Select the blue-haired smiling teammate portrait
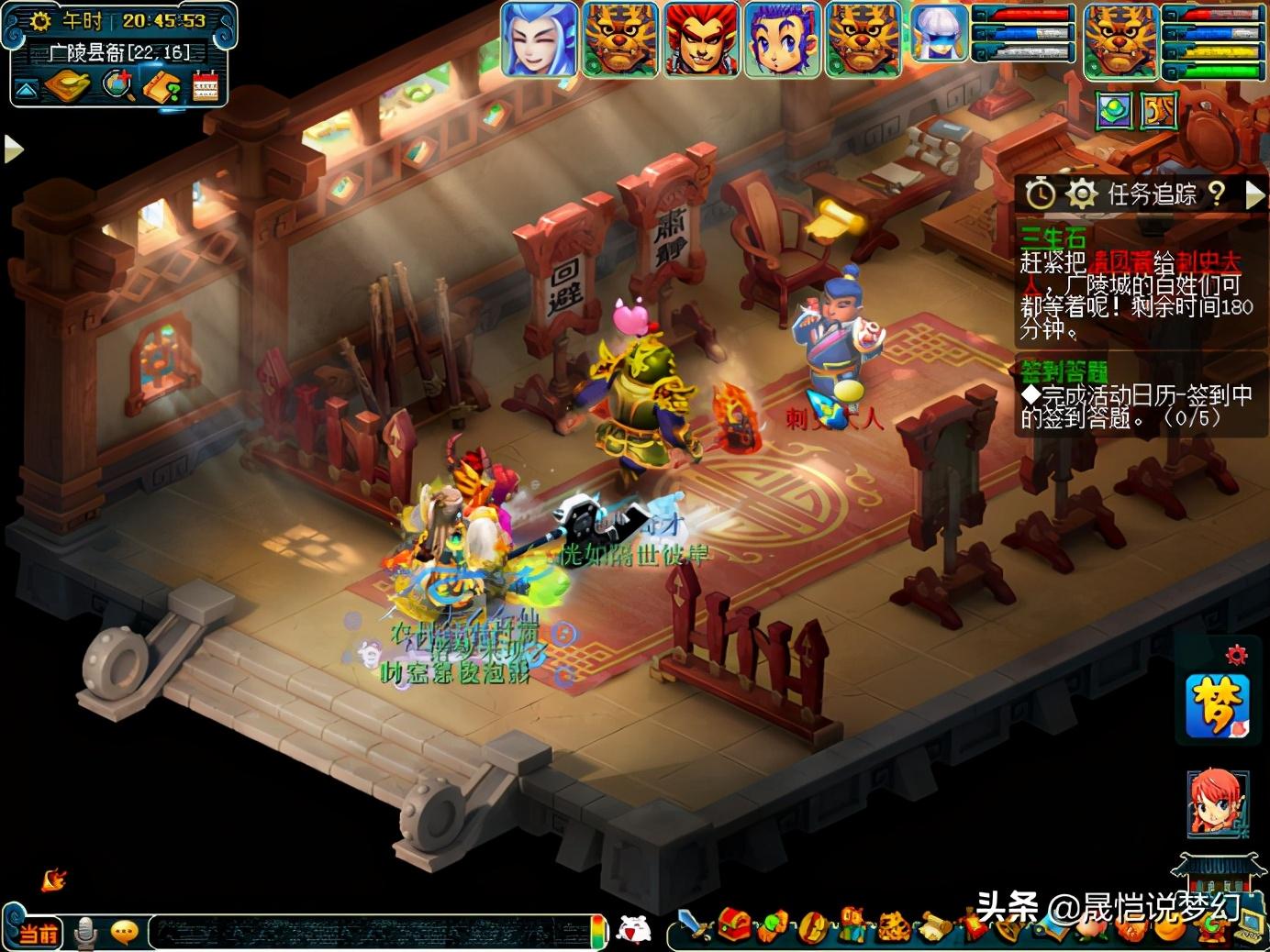Screen dimensions: 1270x952 (x=539, y=39)
